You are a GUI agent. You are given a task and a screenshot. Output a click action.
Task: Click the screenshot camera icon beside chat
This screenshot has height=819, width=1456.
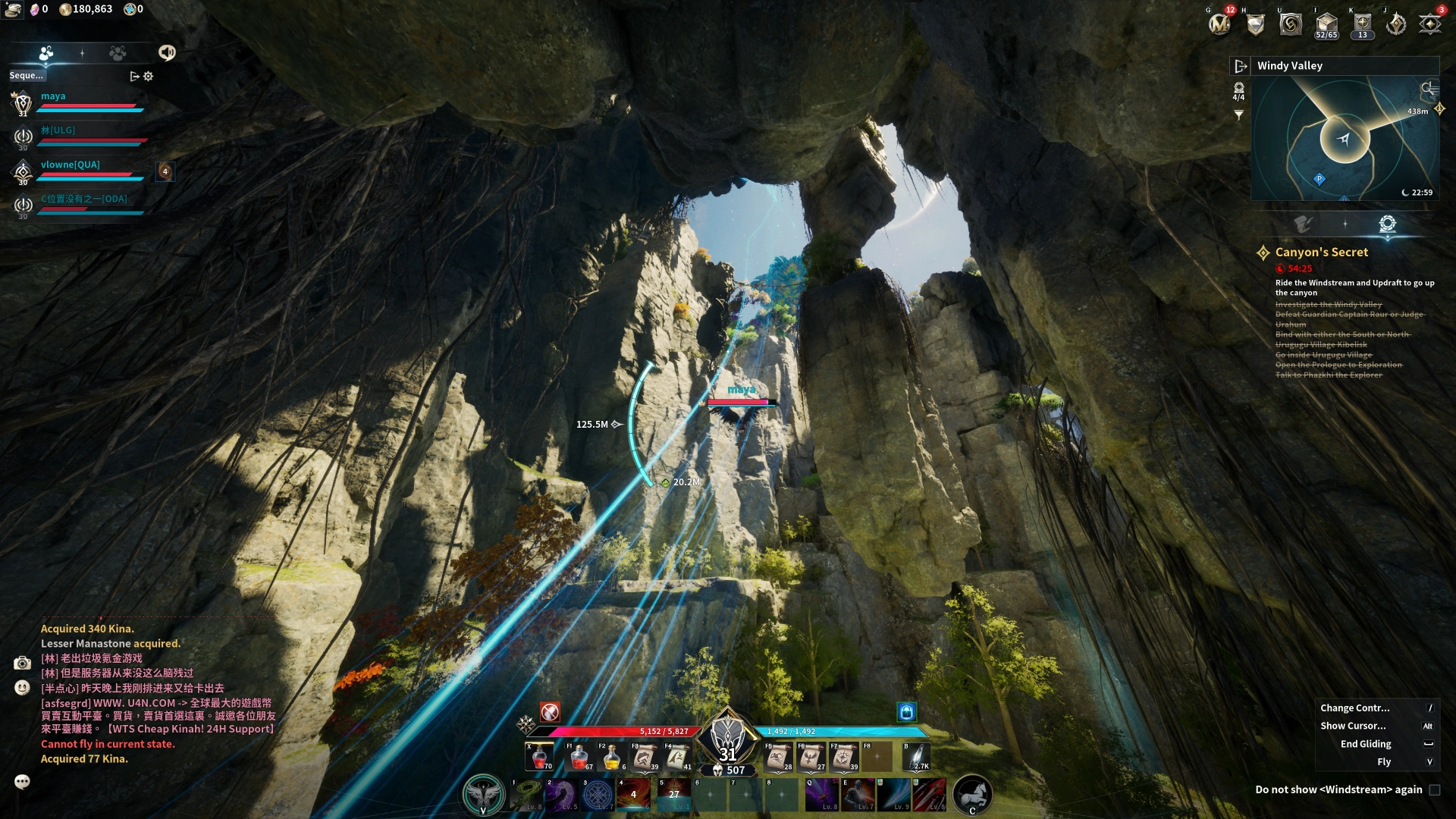[x=22, y=664]
